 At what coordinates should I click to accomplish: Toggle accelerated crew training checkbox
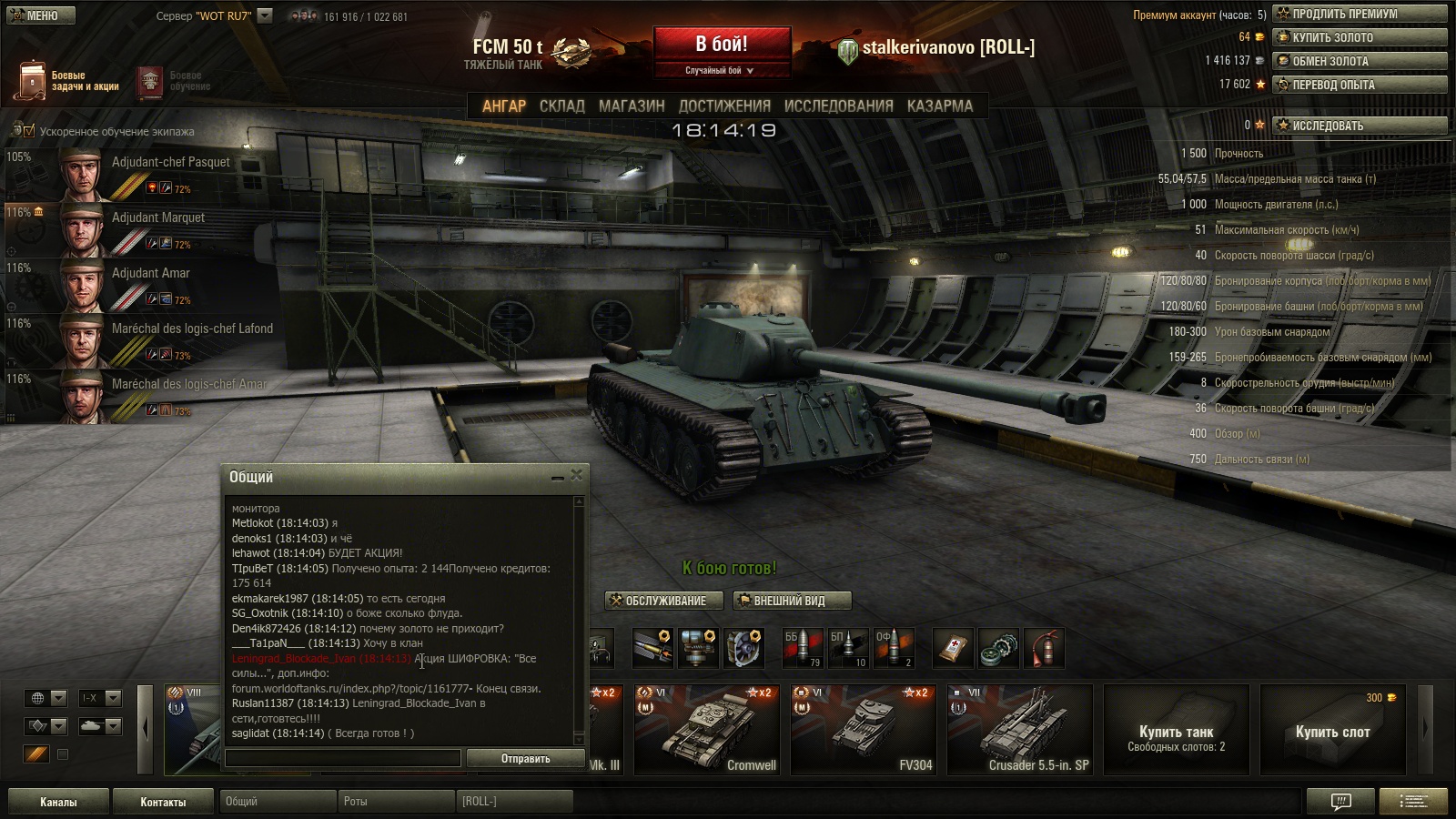29,131
